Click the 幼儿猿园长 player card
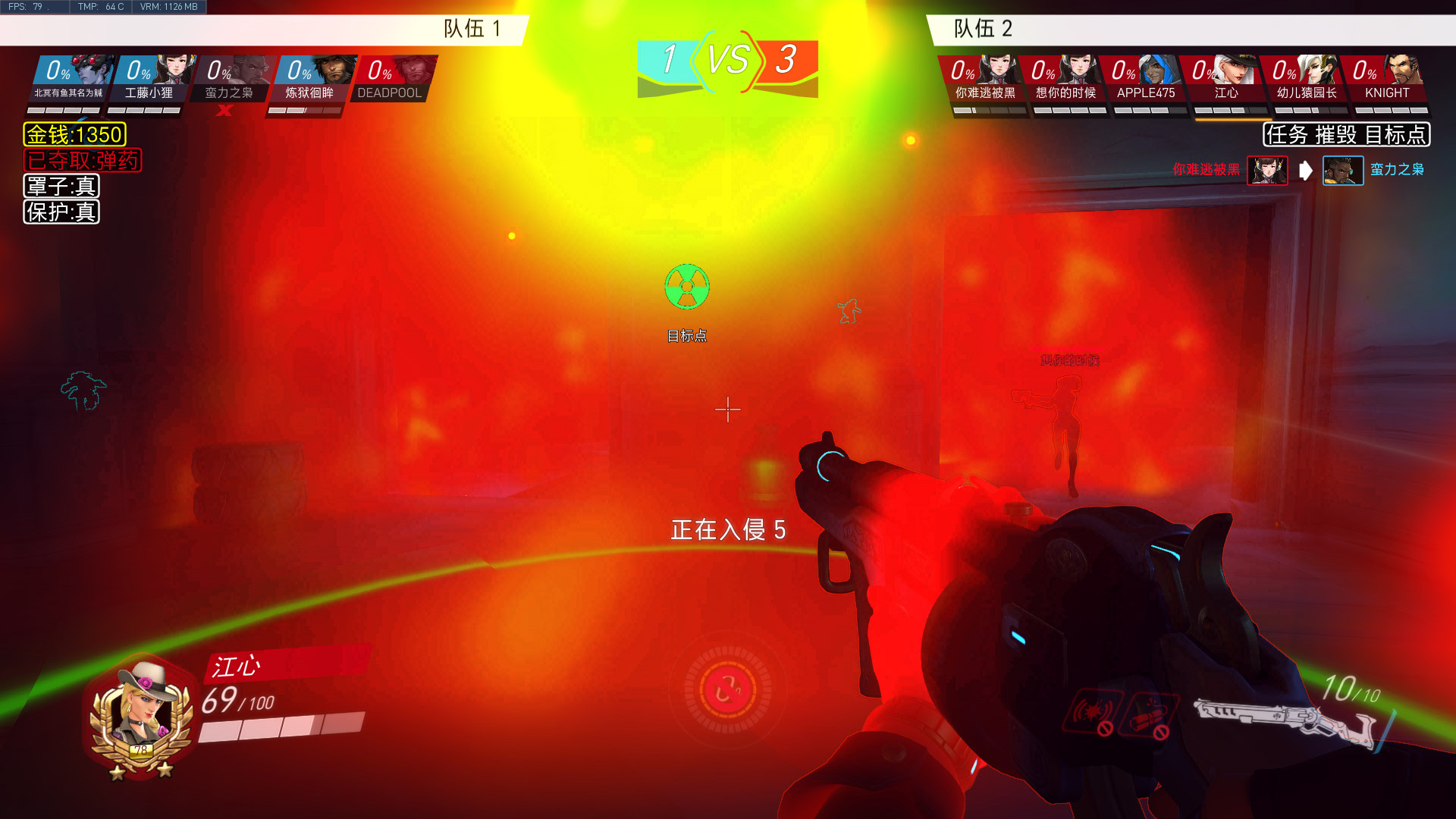The height and width of the screenshot is (819, 1456). 1306,79
